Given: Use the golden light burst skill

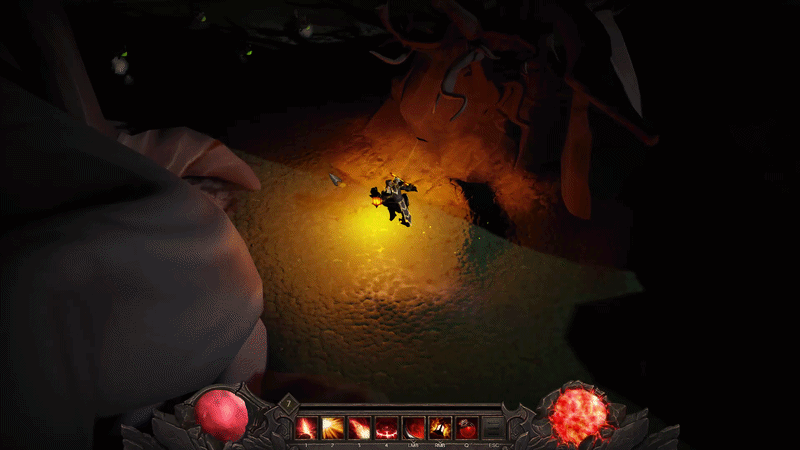Looking at the screenshot, I should [333, 427].
